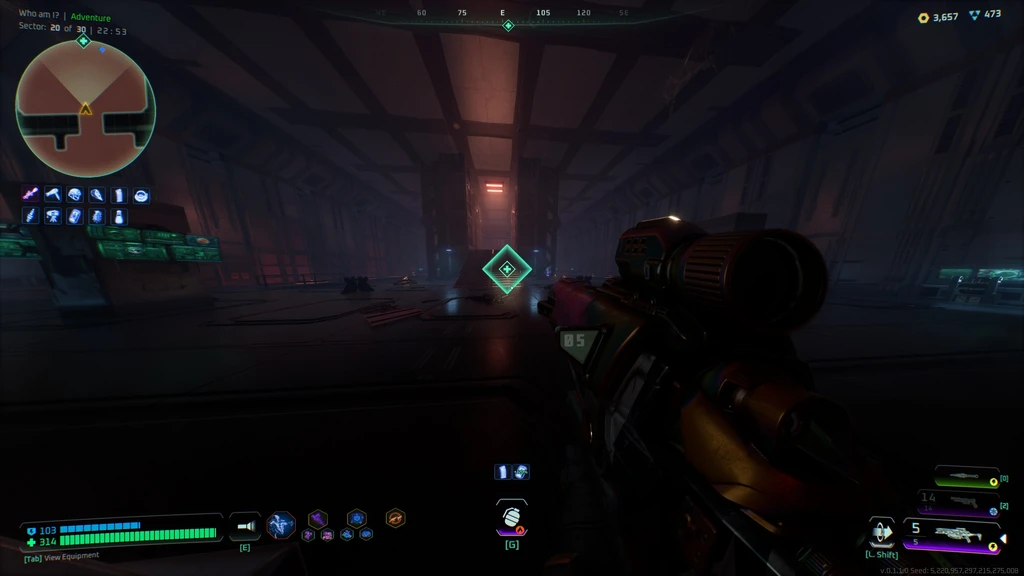The image size is (1024, 576).
Task: Click the hair dryer item icon
Action: 53,195
